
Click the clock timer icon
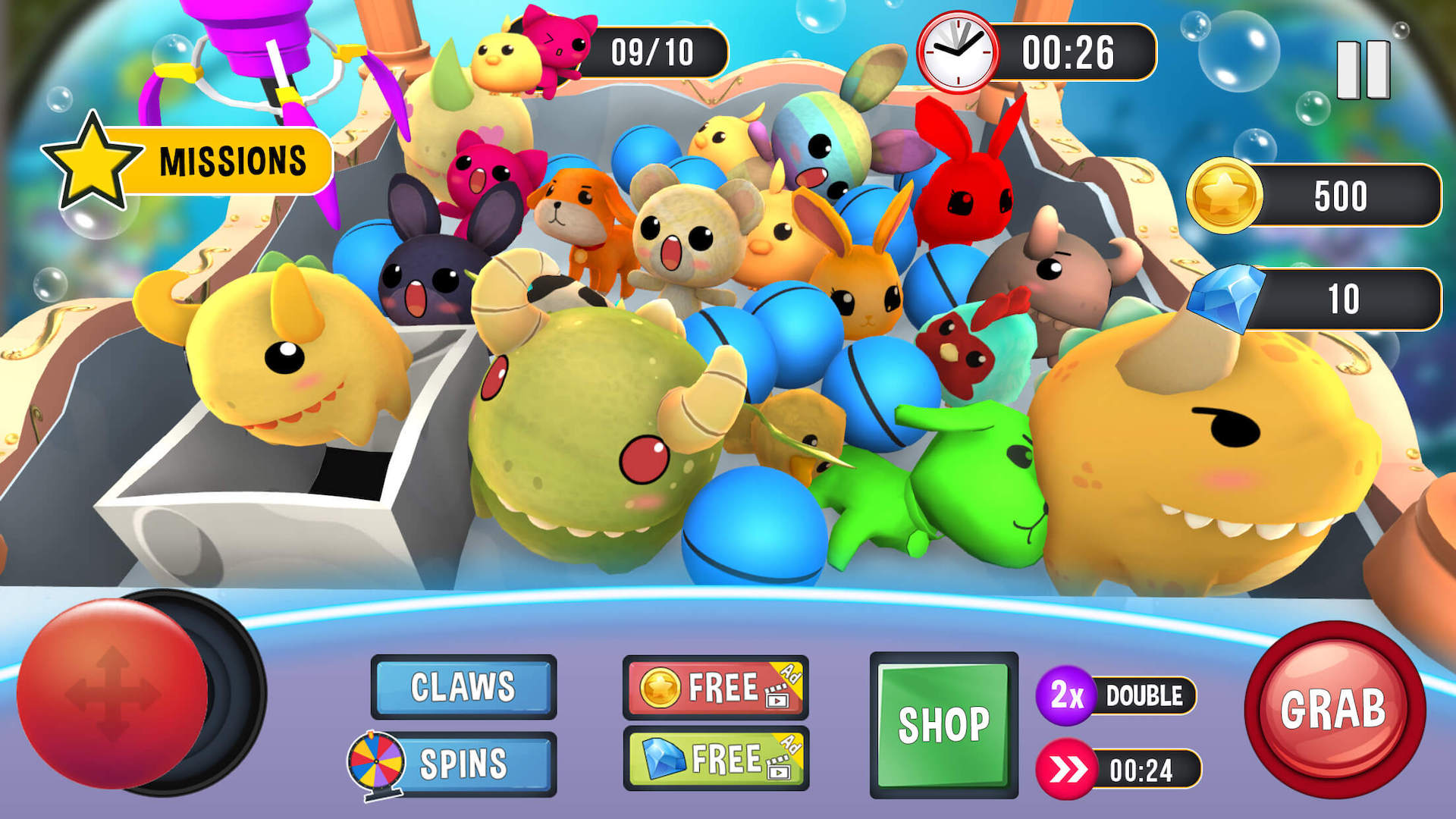pyautogui.click(x=959, y=52)
